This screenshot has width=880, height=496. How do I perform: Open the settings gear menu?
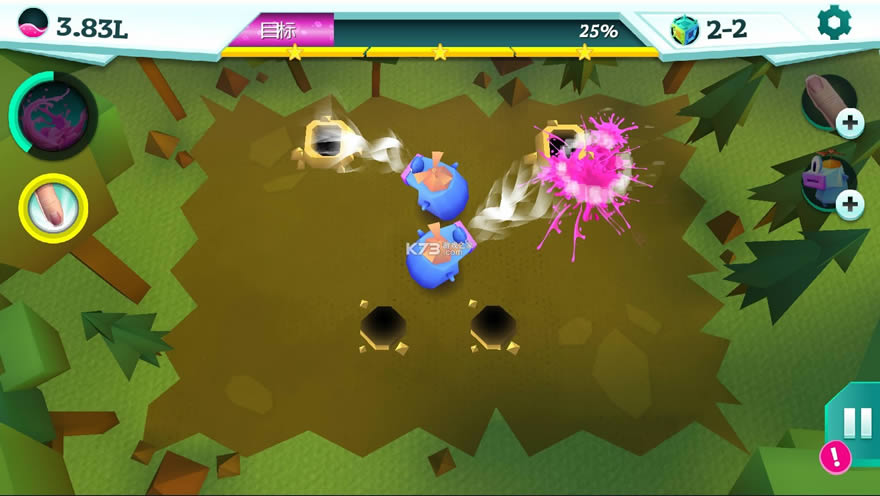(x=834, y=23)
